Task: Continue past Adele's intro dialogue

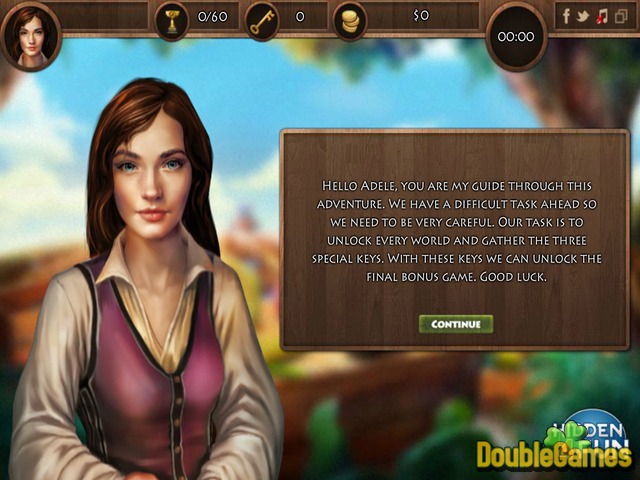Action: pos(456,324)
